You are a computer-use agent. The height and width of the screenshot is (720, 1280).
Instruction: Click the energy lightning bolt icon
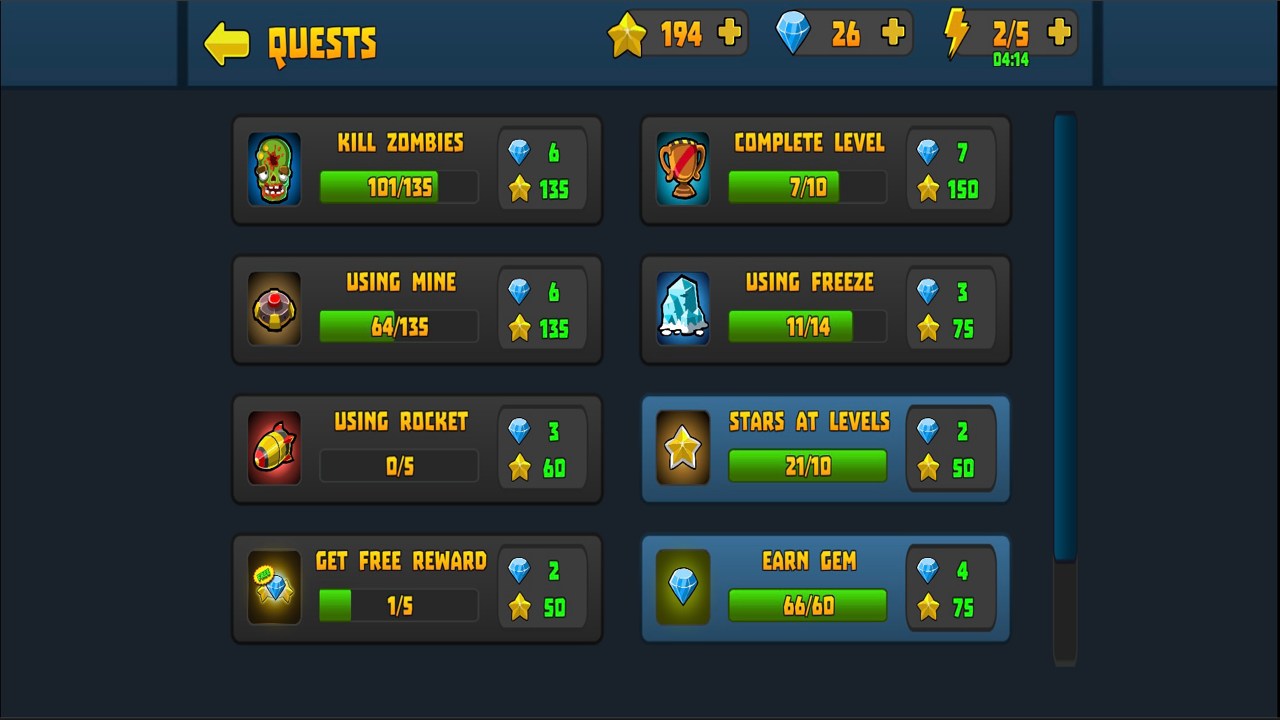tap(957, 33)
